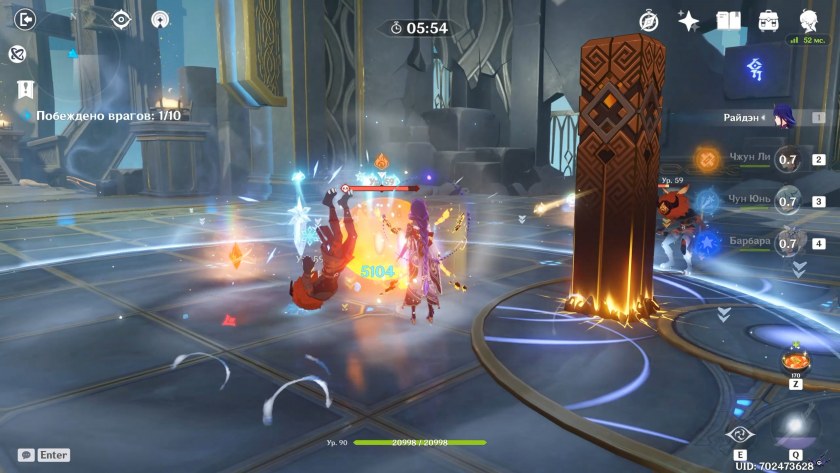Open the elemental sight atom icon
The image size is (840, 473).
pos(17,55)
